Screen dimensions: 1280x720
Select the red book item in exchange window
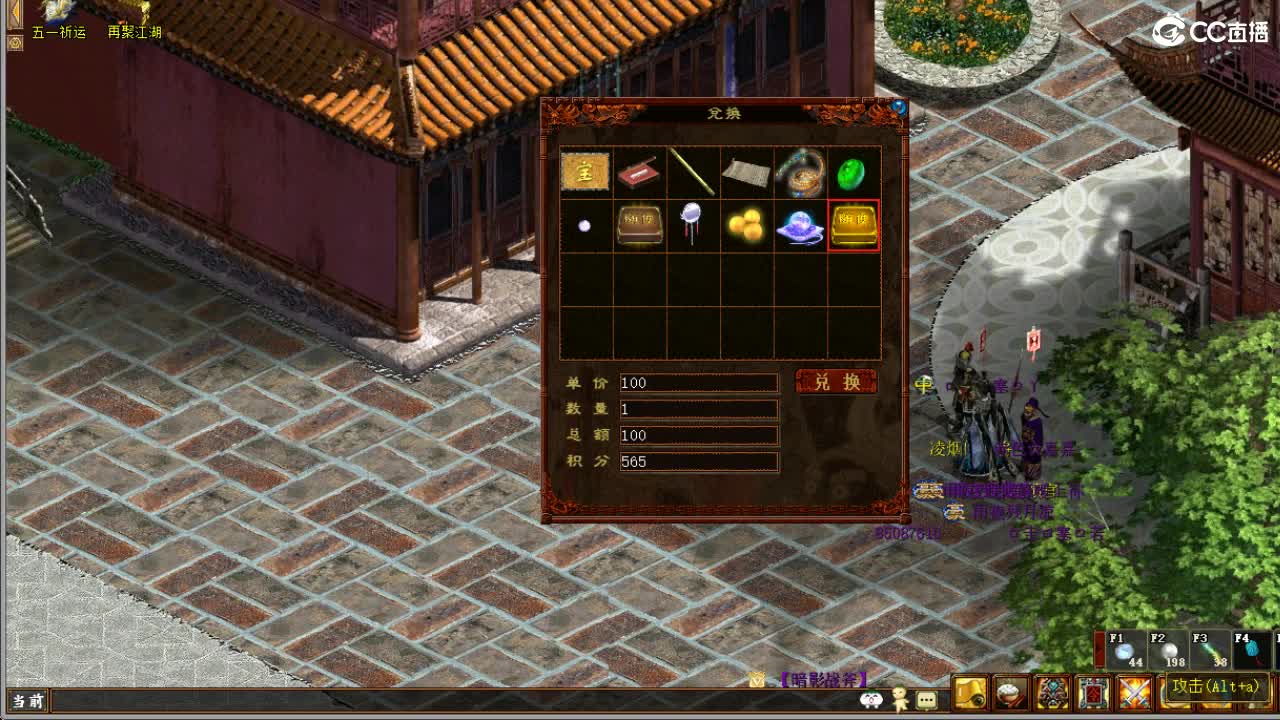(640, 172)
